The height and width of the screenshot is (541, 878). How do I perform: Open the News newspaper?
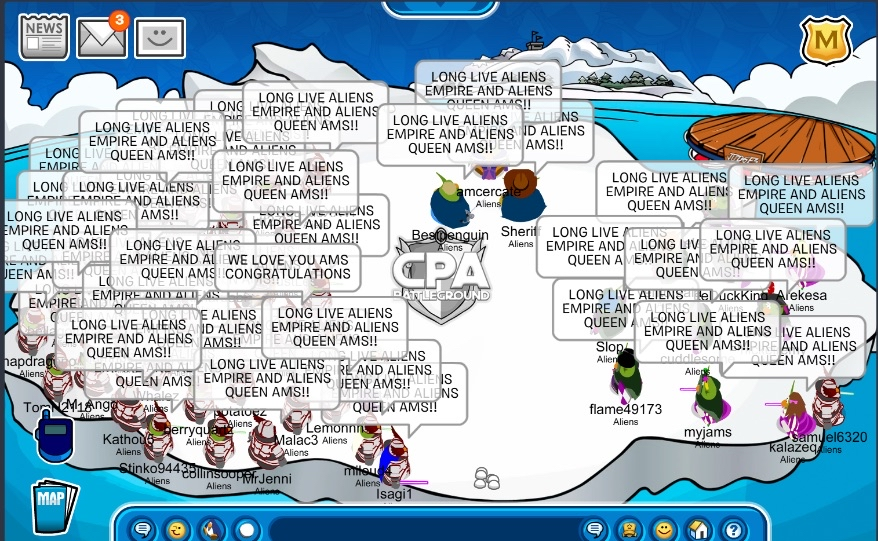44,36
